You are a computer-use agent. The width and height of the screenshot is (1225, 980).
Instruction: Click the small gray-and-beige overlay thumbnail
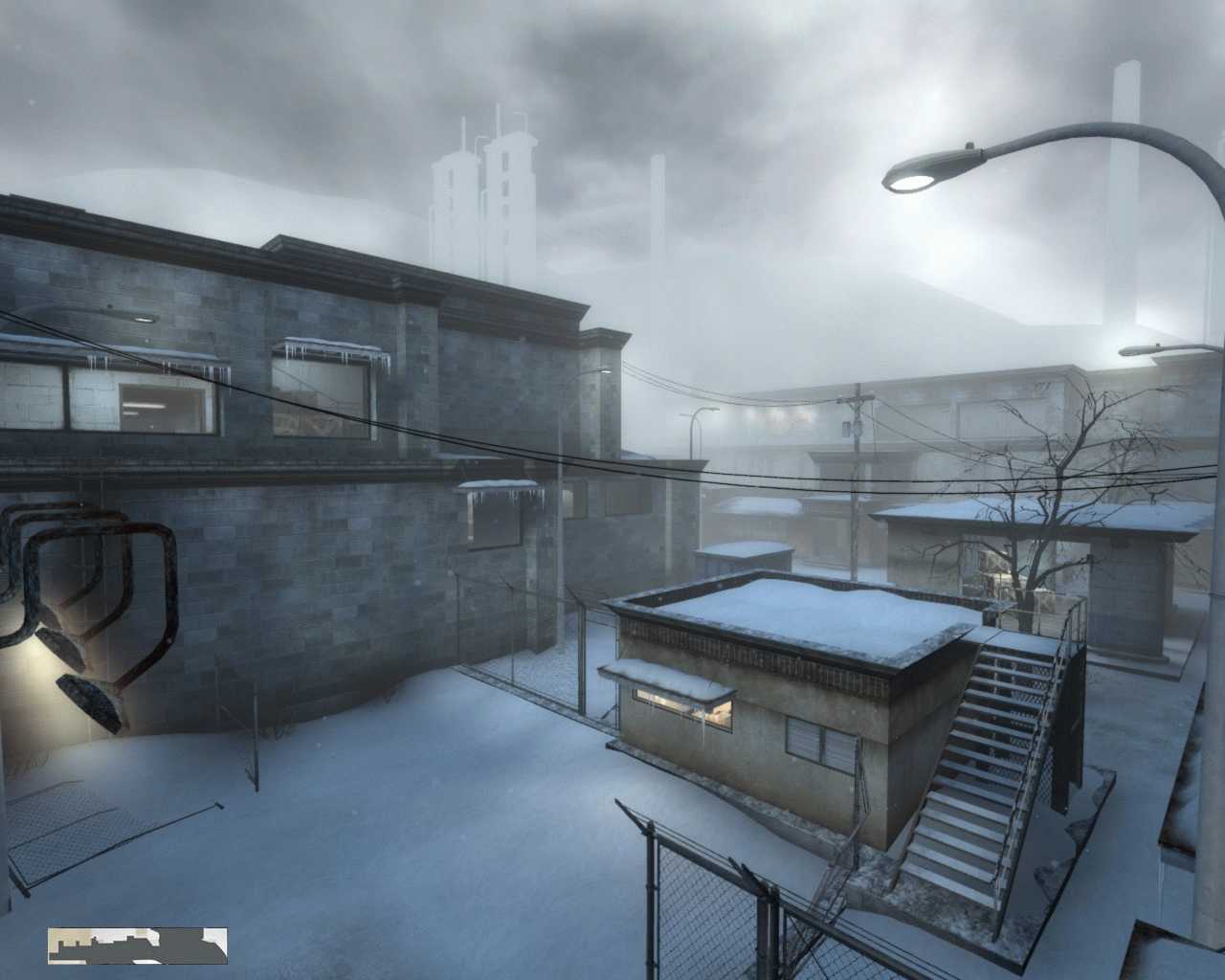tap(138, 945)
